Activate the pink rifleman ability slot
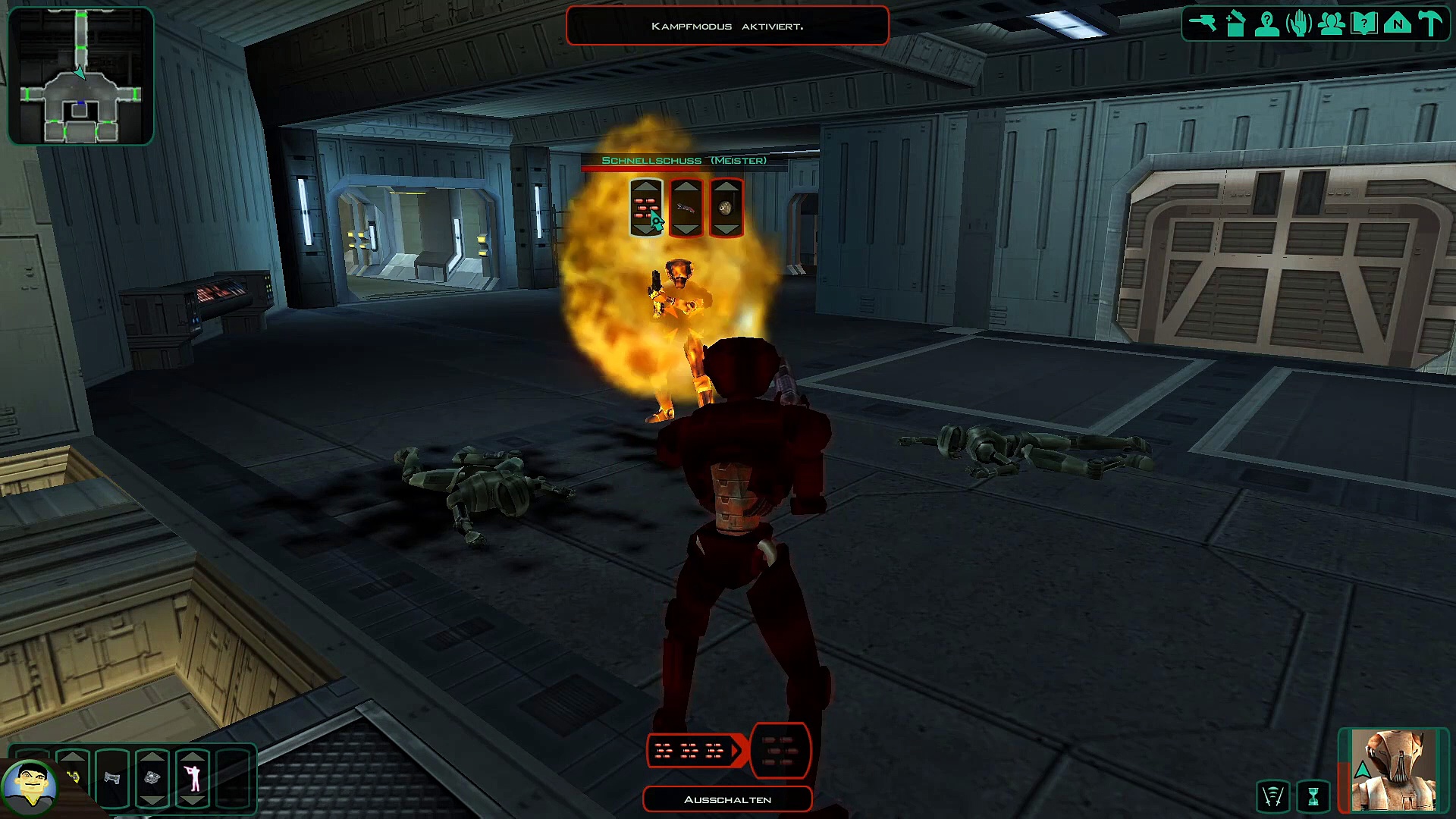The height and width of the screenshot is (819, 1456). coord(193,778)
